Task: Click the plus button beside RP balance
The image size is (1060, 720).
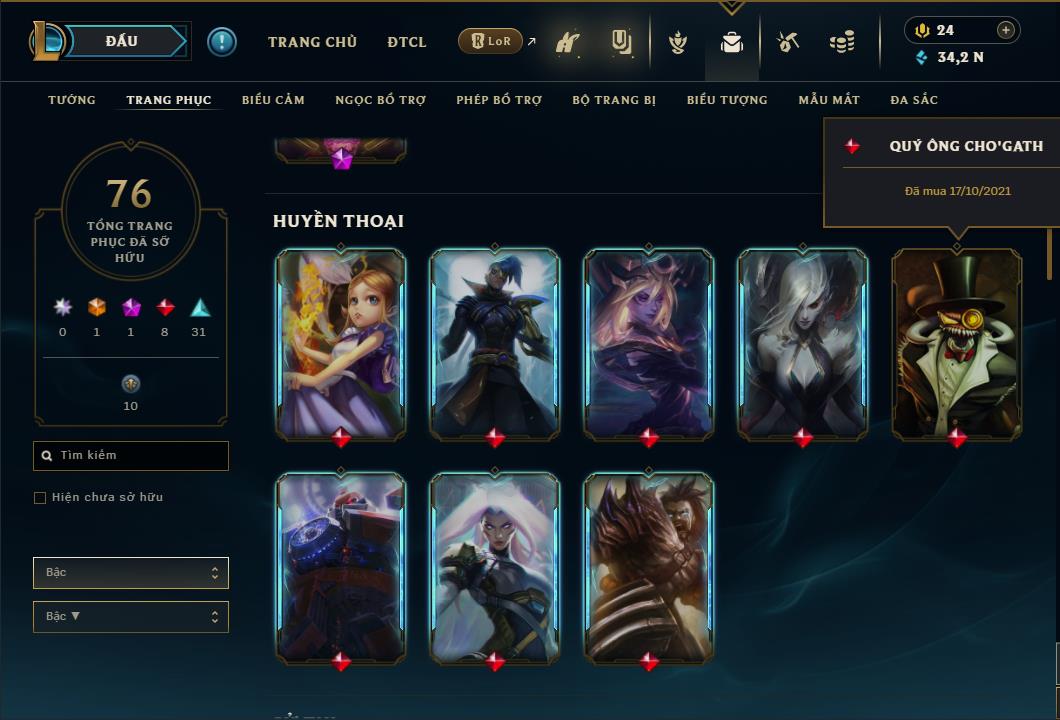Action: 1006,30
